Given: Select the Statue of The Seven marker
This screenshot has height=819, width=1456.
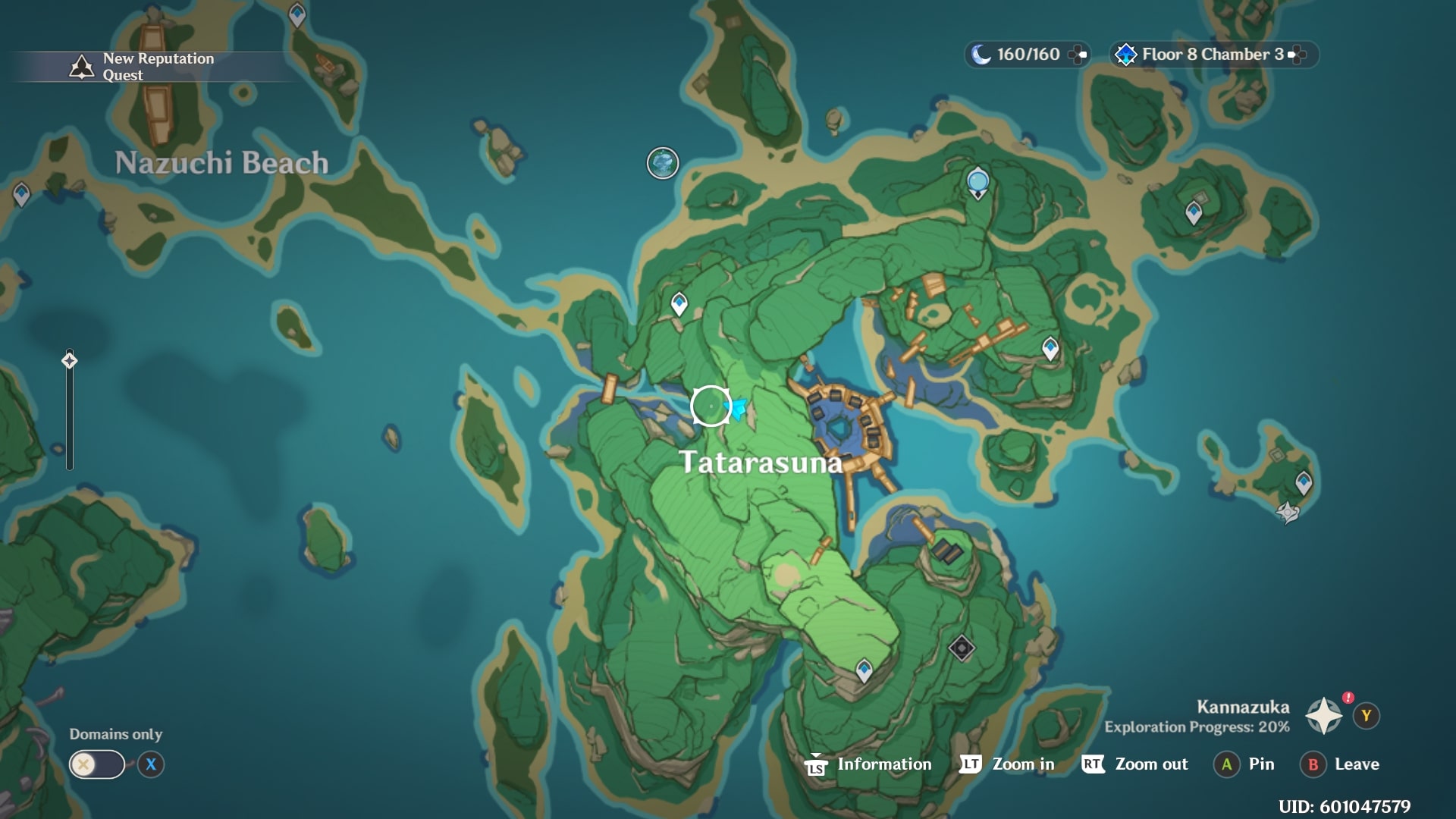Looking at the screenshot, I should 978,182.
